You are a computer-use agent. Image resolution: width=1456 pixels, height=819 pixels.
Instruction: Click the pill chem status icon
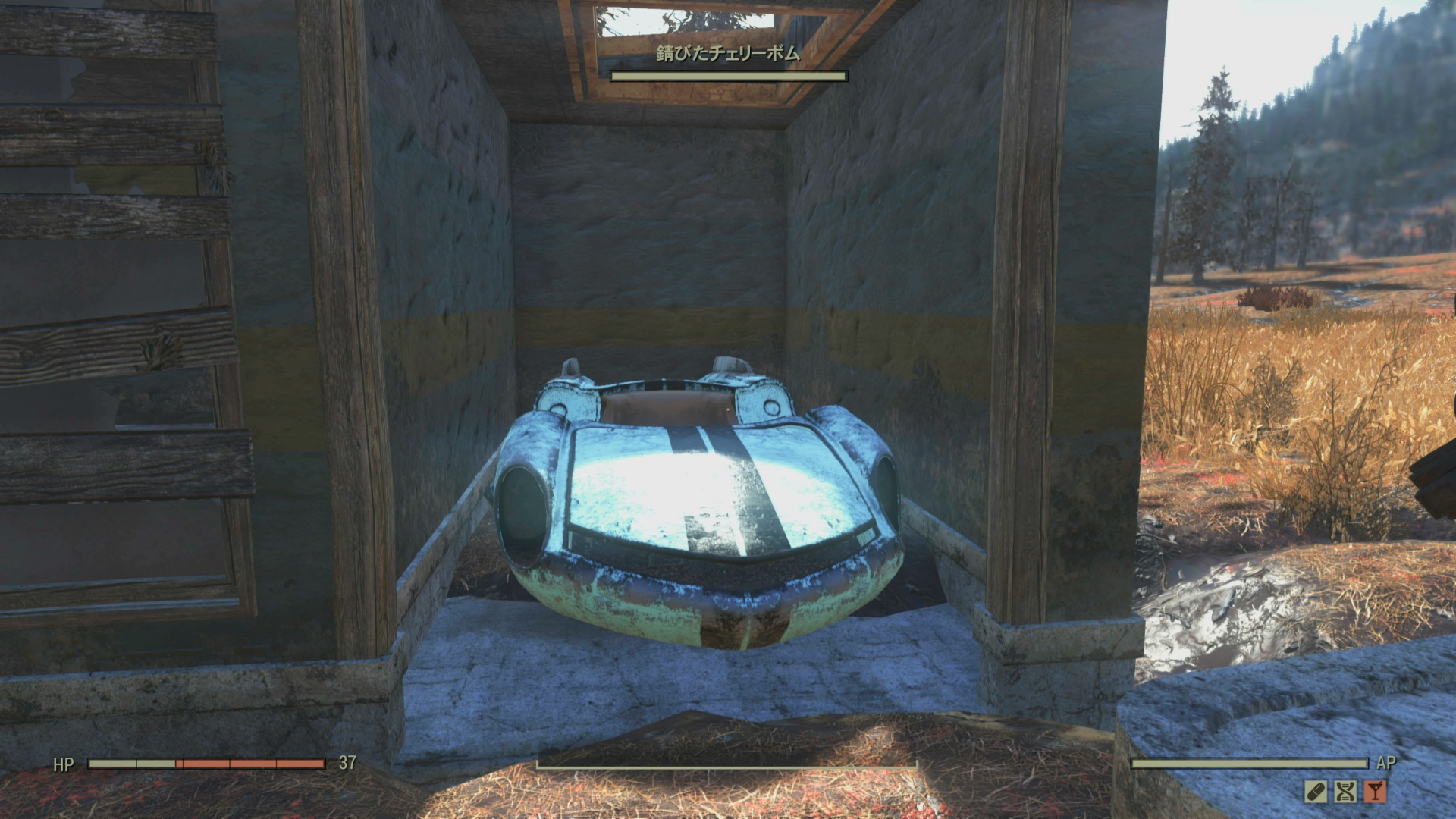[1316, 792]
